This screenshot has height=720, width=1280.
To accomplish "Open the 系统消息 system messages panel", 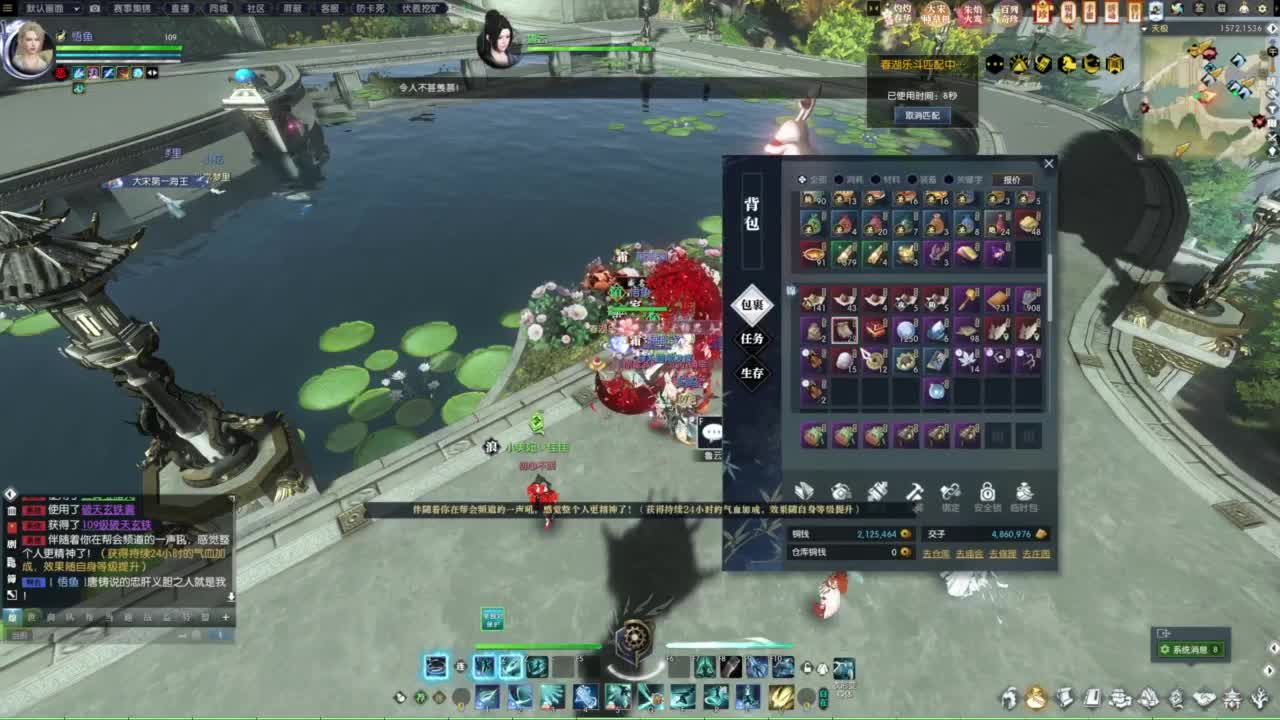I will tap(1189, 650).
